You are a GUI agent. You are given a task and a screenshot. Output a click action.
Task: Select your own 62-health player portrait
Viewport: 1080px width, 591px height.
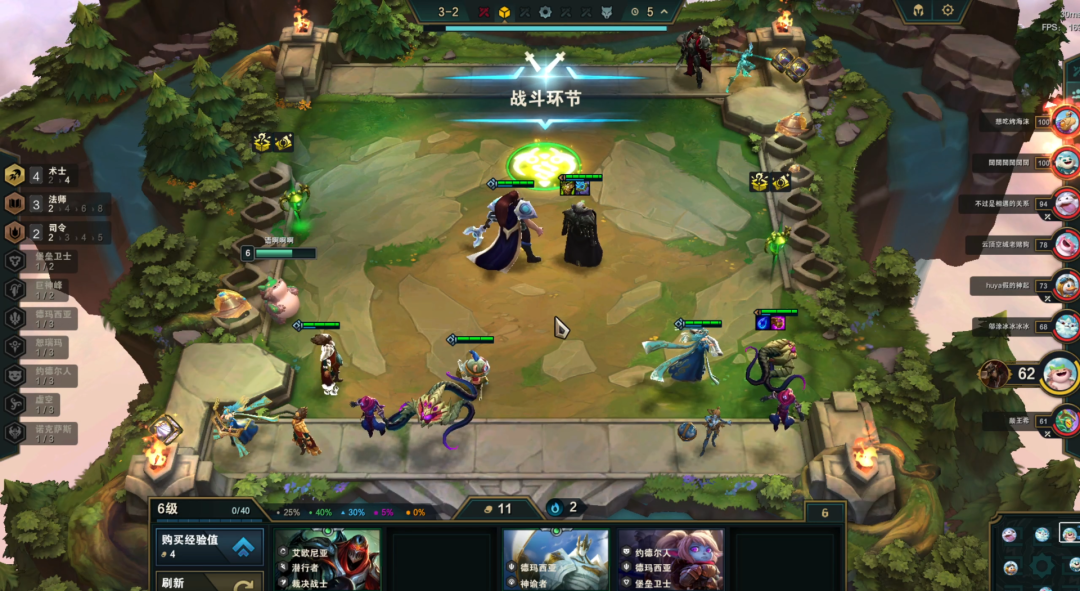[1060, 374]
